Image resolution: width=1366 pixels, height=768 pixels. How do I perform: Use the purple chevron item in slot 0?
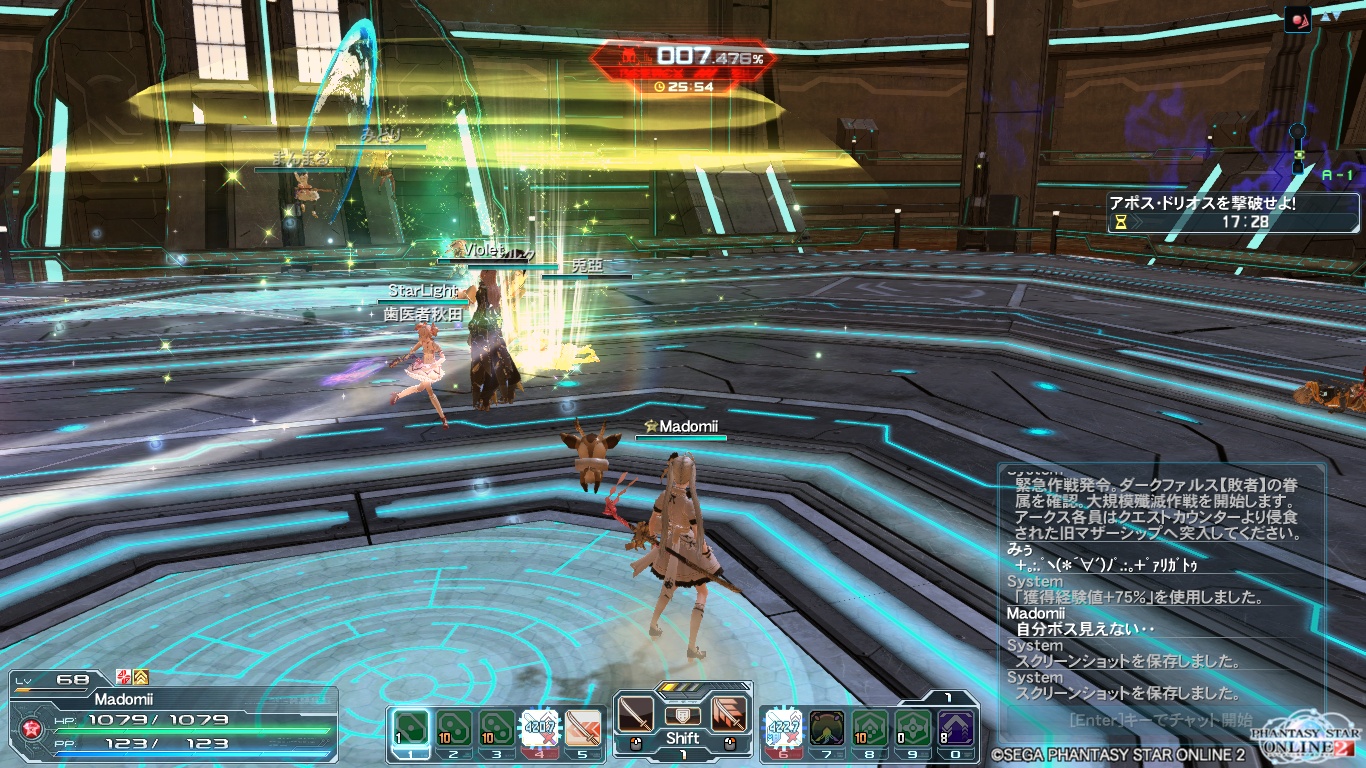(956, 727)
